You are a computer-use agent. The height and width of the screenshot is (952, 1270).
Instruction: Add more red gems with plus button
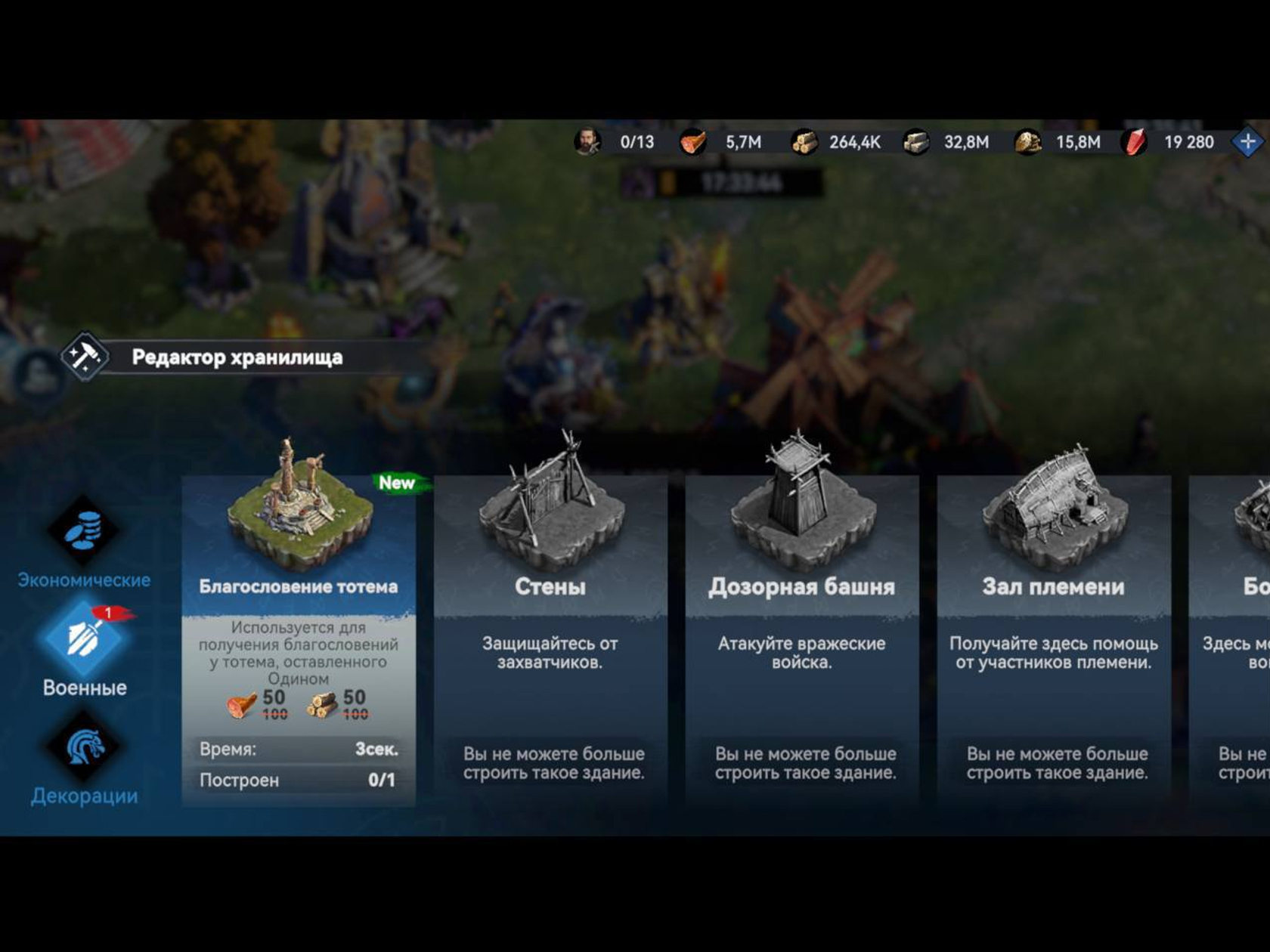point(1247,142)
